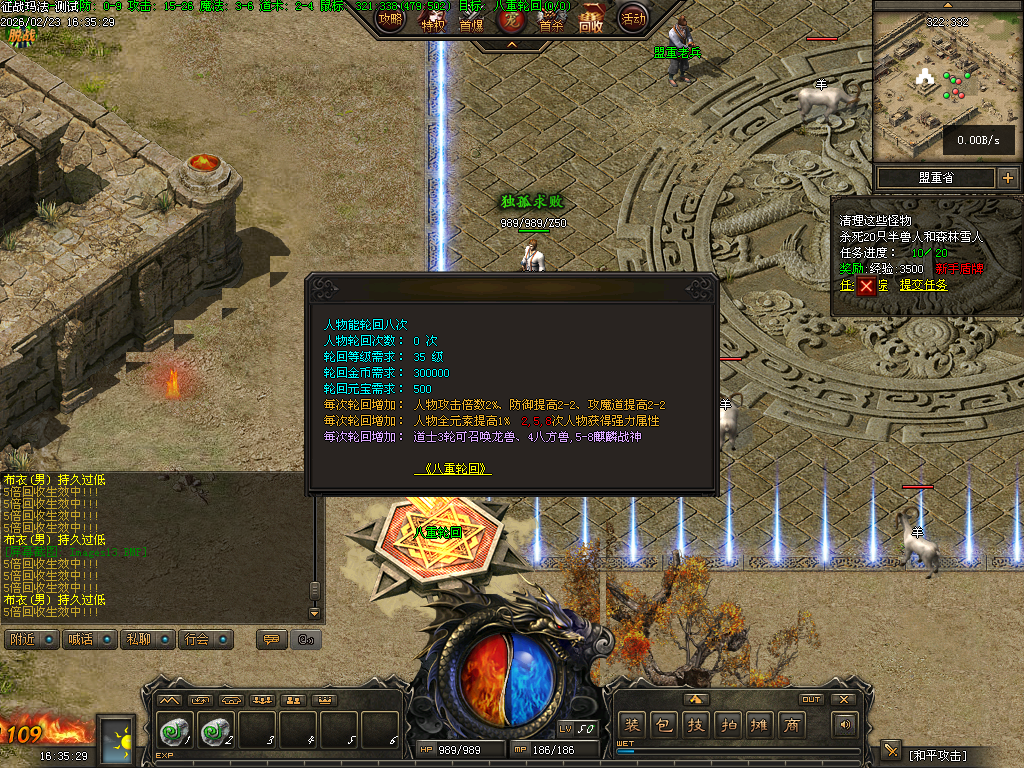Viewport: 1024px width, 768px height.
Task: Click the plus button beside 盟重省
Action: [1007, 178]
